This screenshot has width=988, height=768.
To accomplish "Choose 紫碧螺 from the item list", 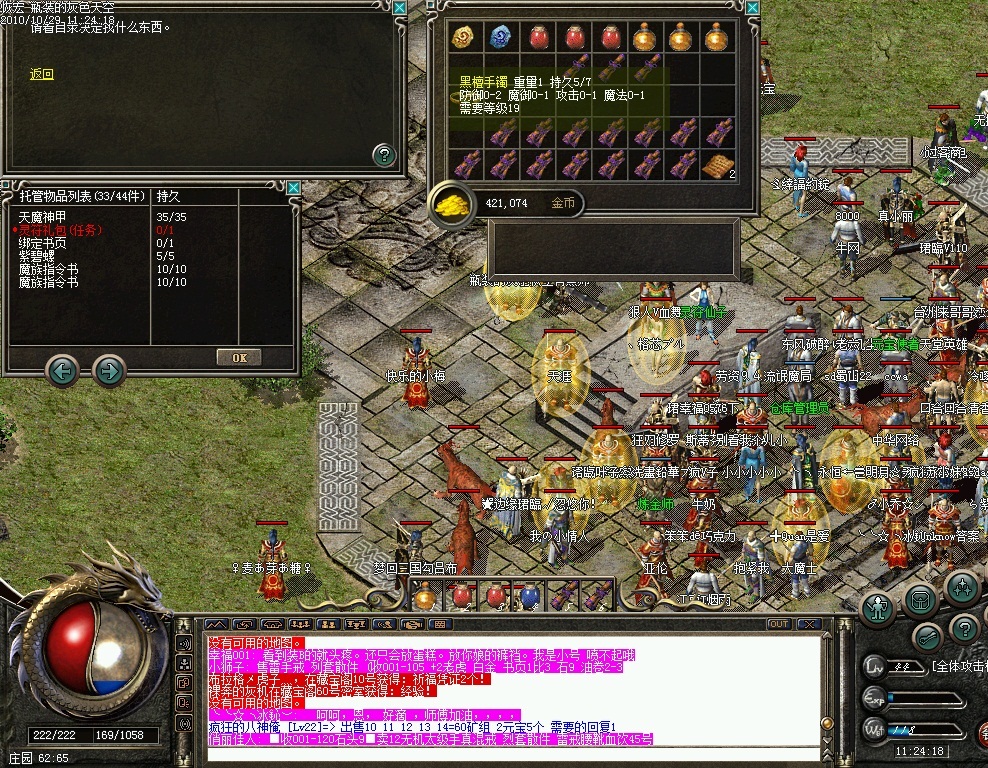I will pyautogui.click(x=37, y=257).
